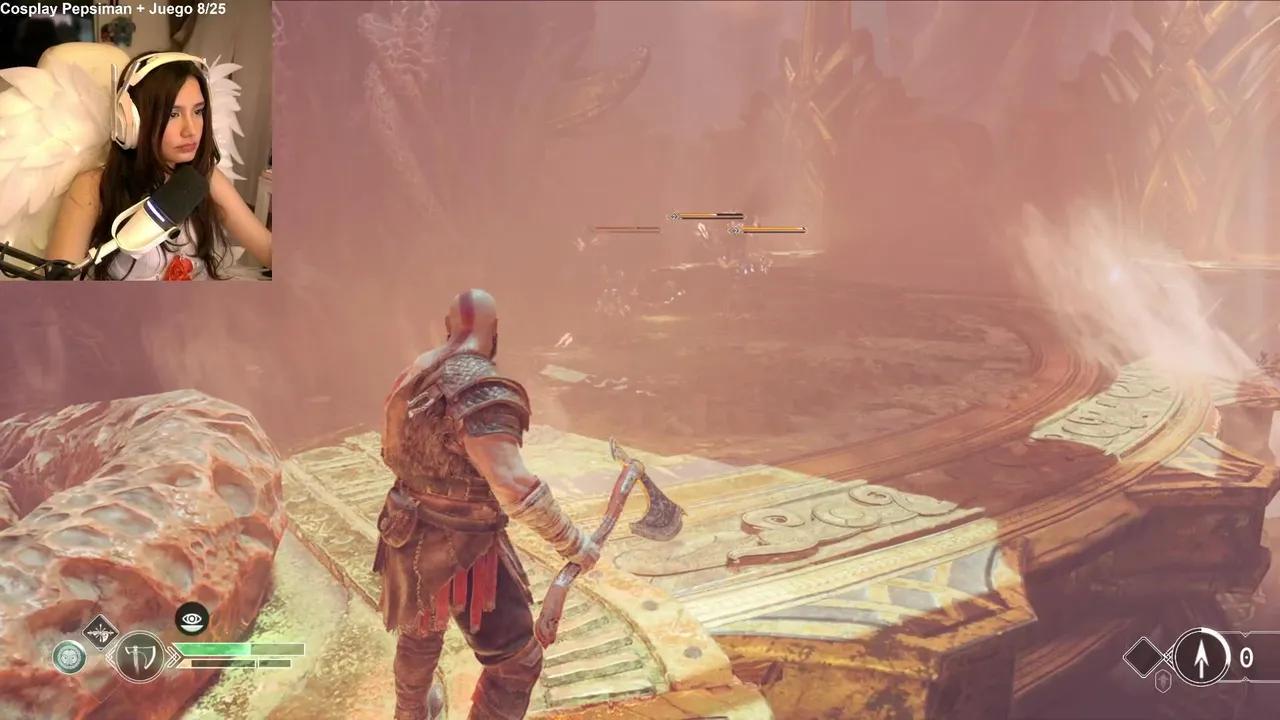This screenshot has height=720, width=1280.
Task: Click the black eye indicator icon
Action: 192,618
